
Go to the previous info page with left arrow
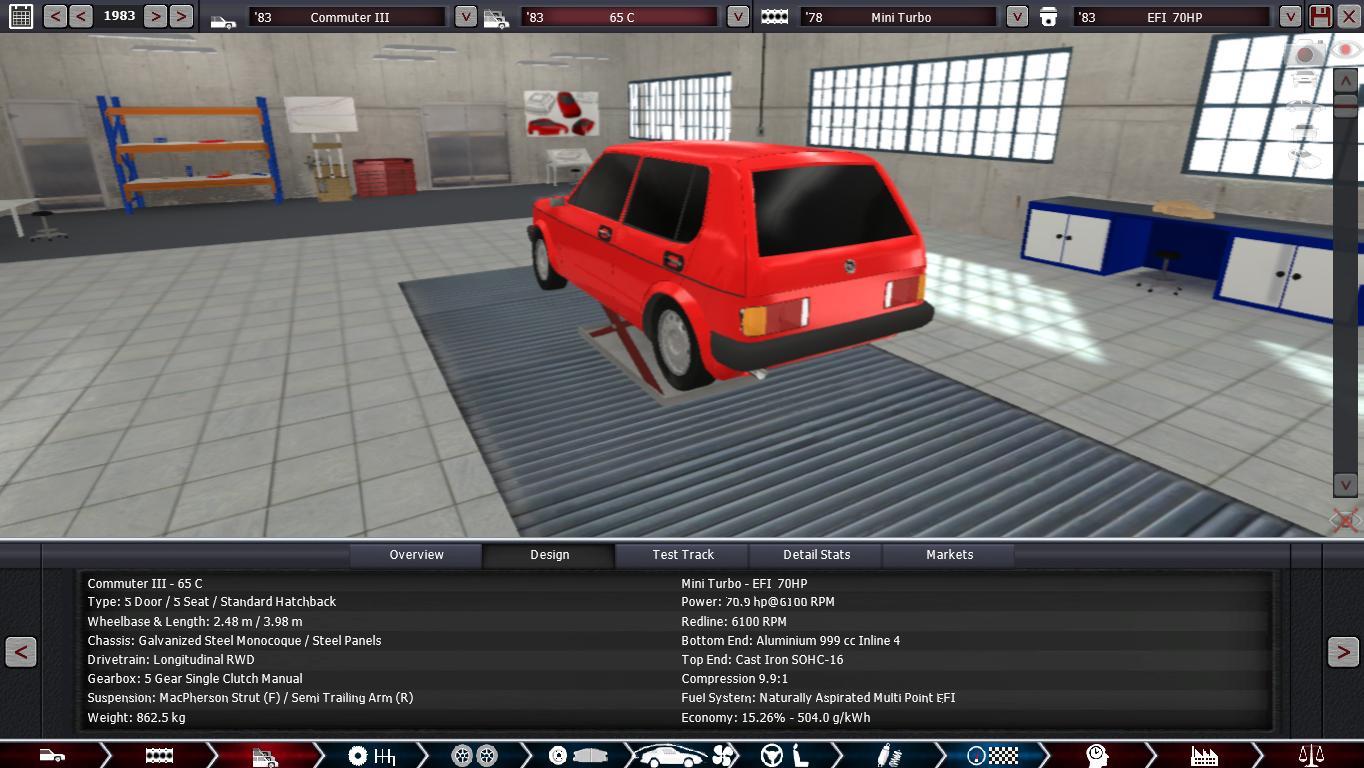(x=21, y=652)
